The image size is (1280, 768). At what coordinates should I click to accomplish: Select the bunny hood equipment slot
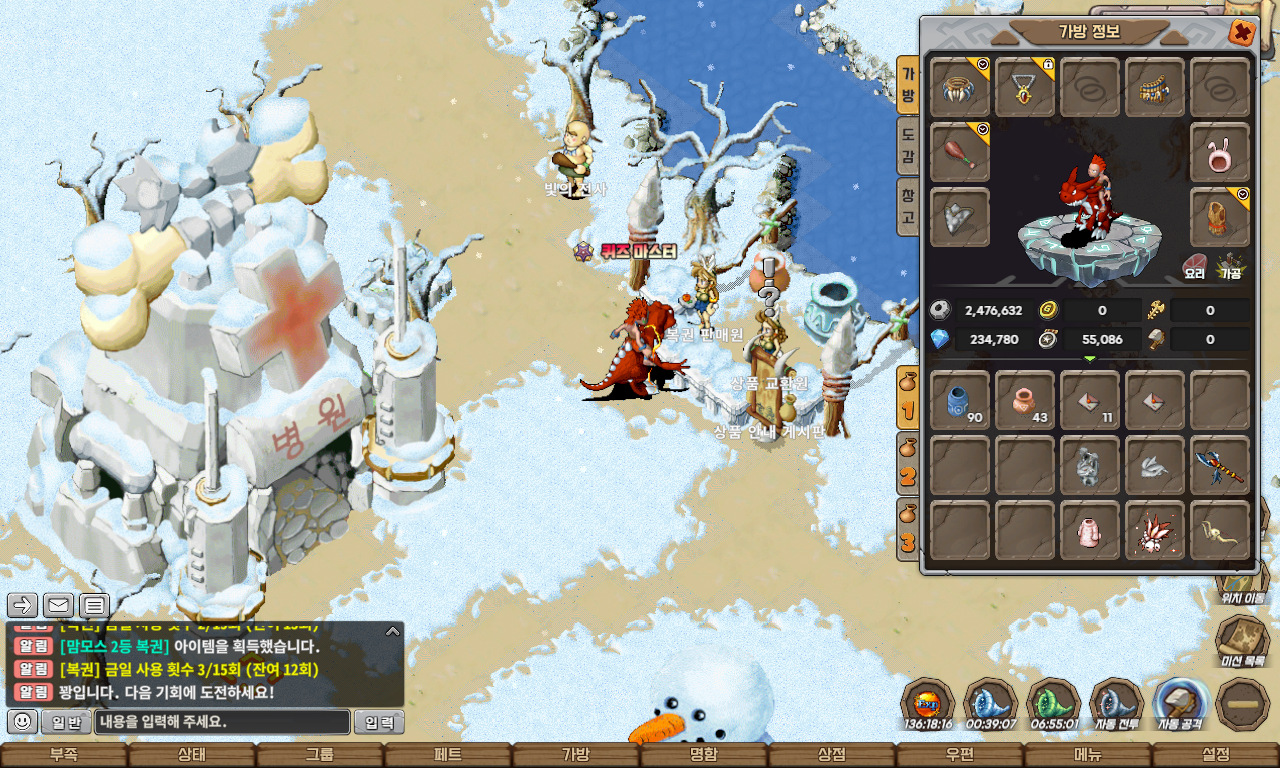[x=1220, y=152]
